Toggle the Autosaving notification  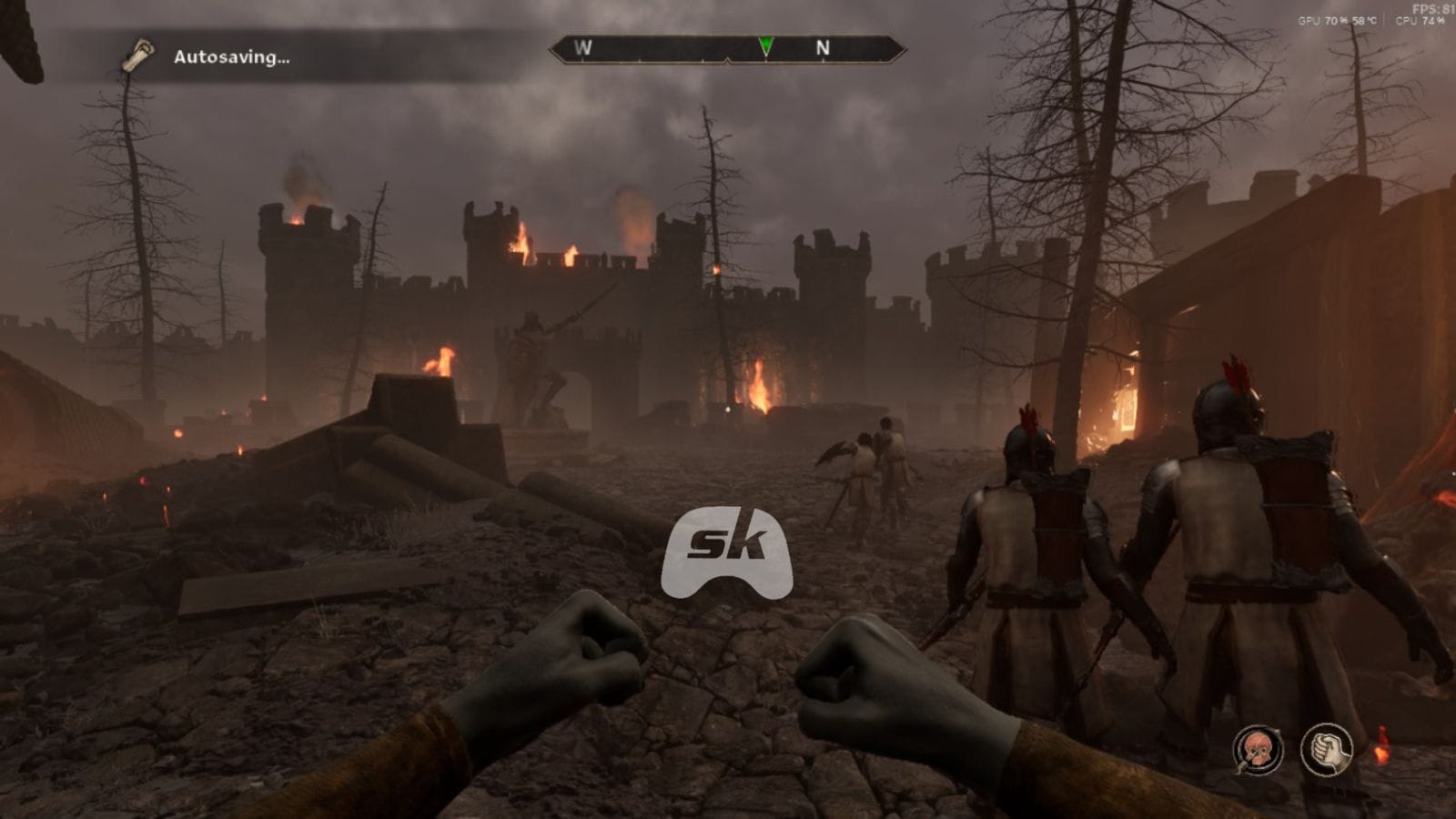[230, 58]
